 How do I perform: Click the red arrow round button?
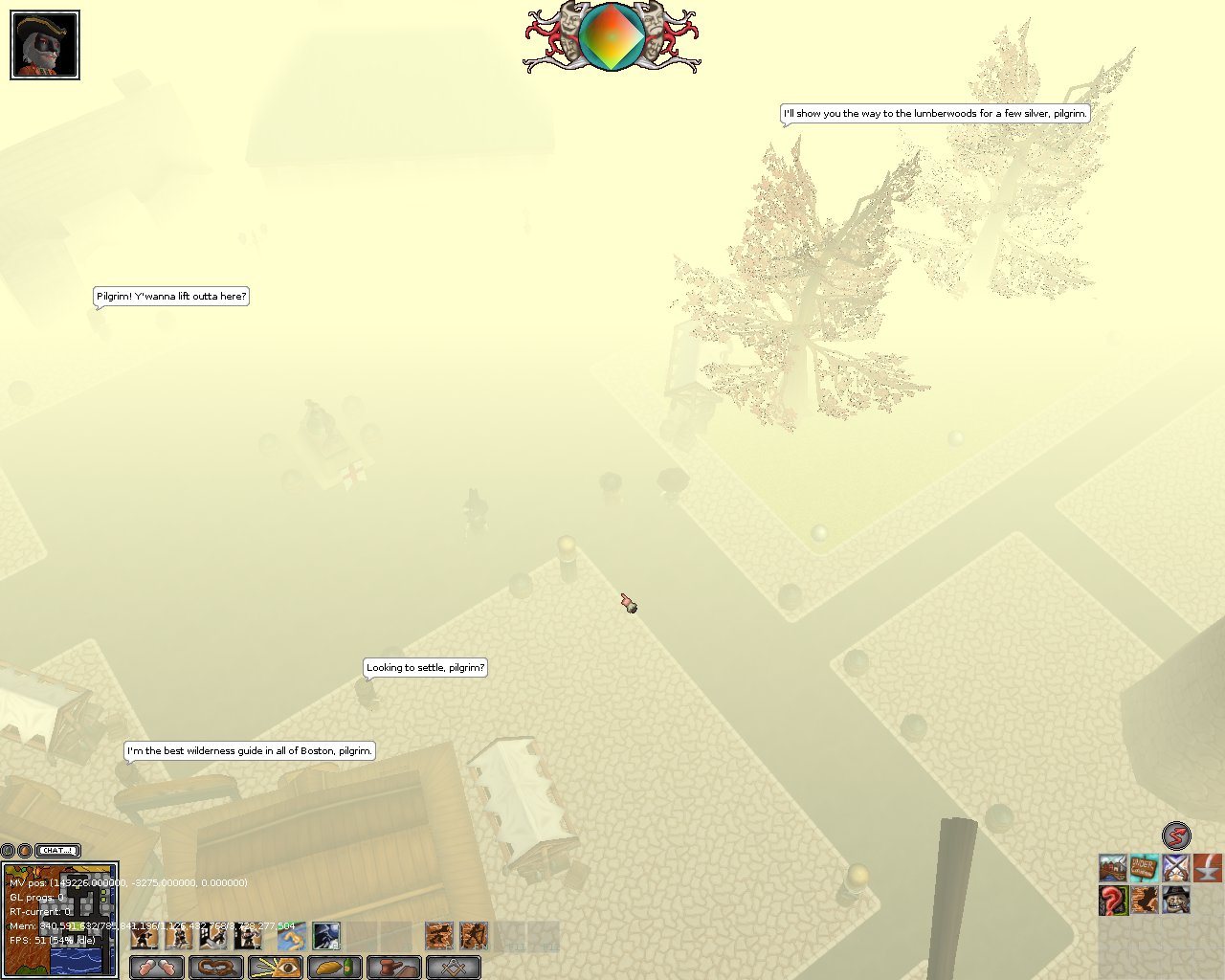tap(1176, 835)
